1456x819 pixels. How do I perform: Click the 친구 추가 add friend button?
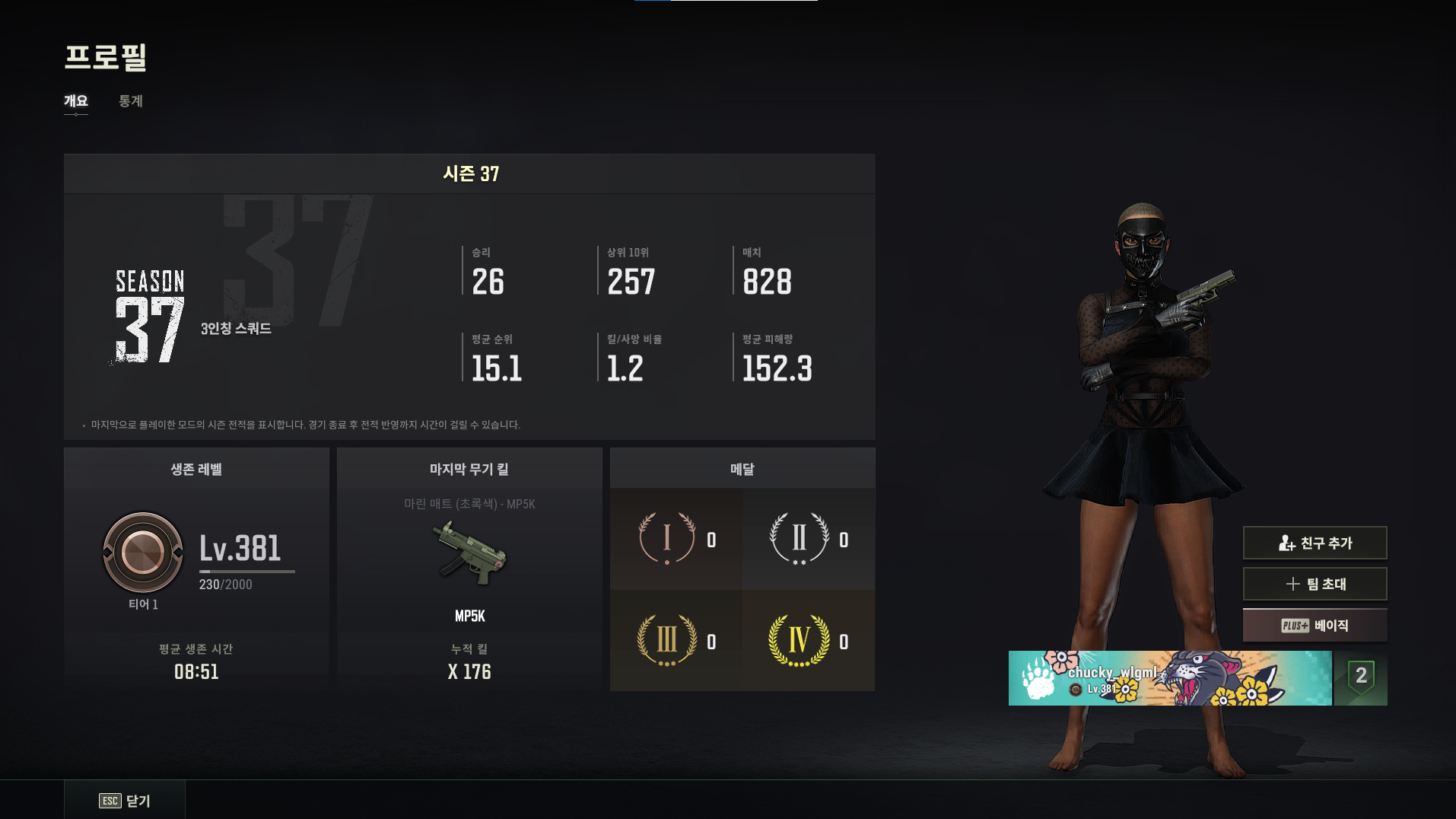tap(1315, 543)
